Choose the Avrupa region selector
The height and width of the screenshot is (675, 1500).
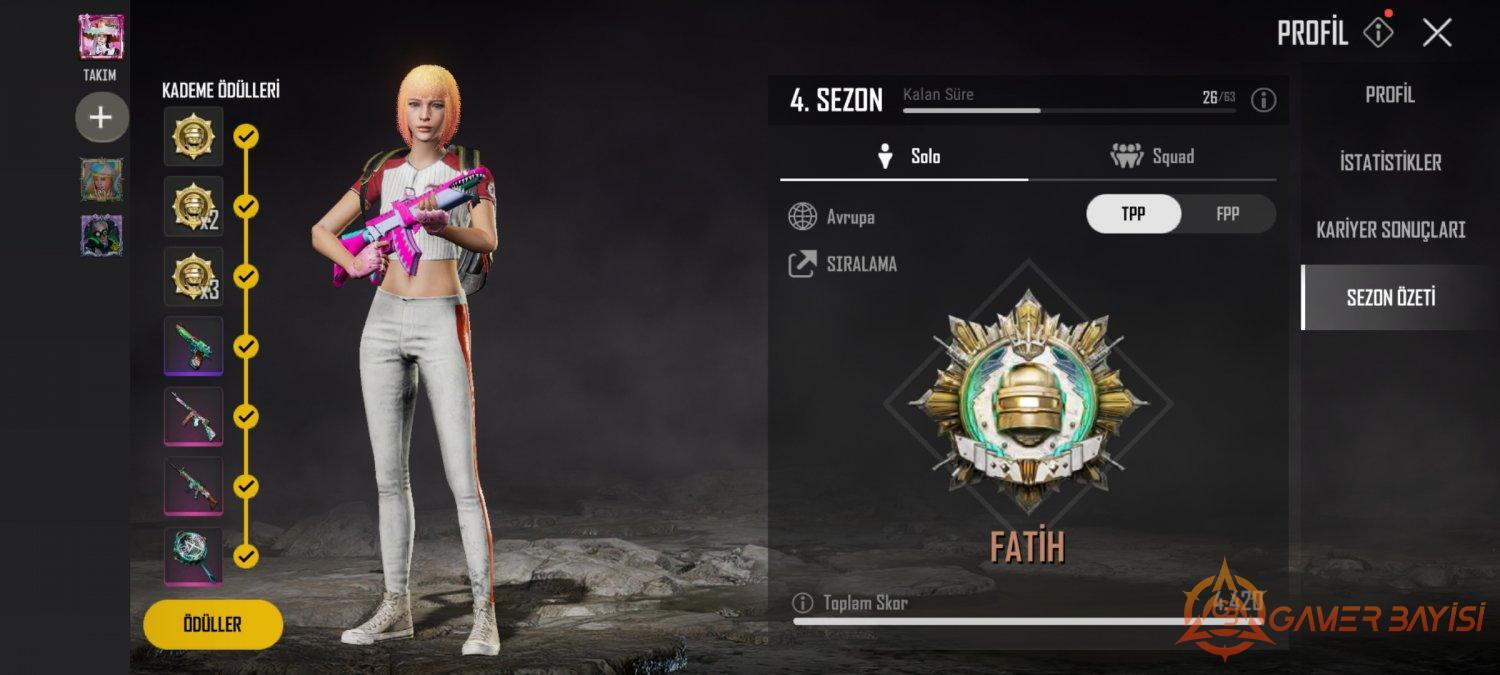coord(832,216)
